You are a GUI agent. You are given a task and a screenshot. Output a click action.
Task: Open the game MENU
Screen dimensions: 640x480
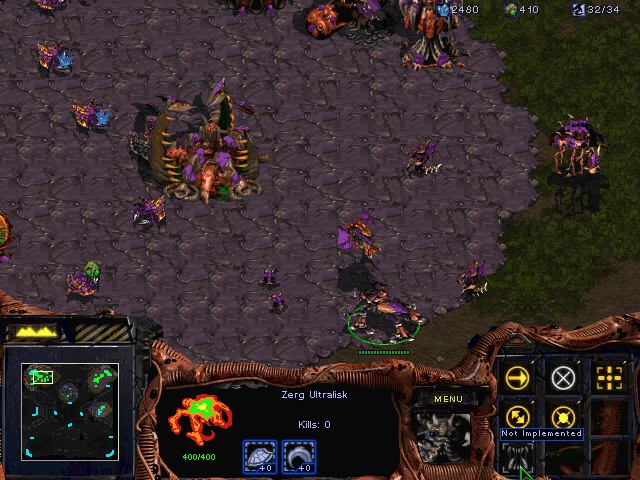[x=449, y=399]
